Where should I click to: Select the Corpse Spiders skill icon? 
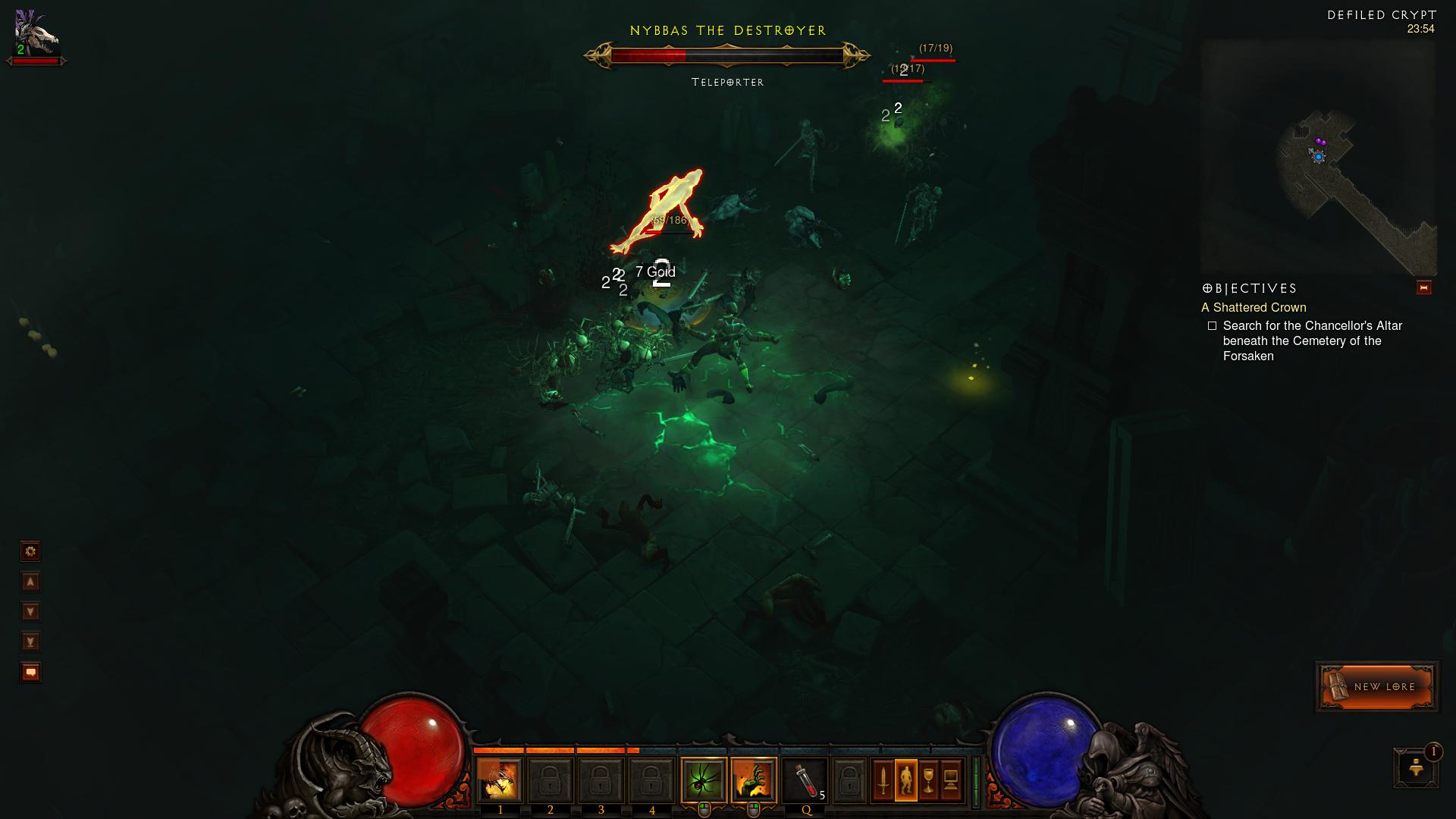click(703, 780)
